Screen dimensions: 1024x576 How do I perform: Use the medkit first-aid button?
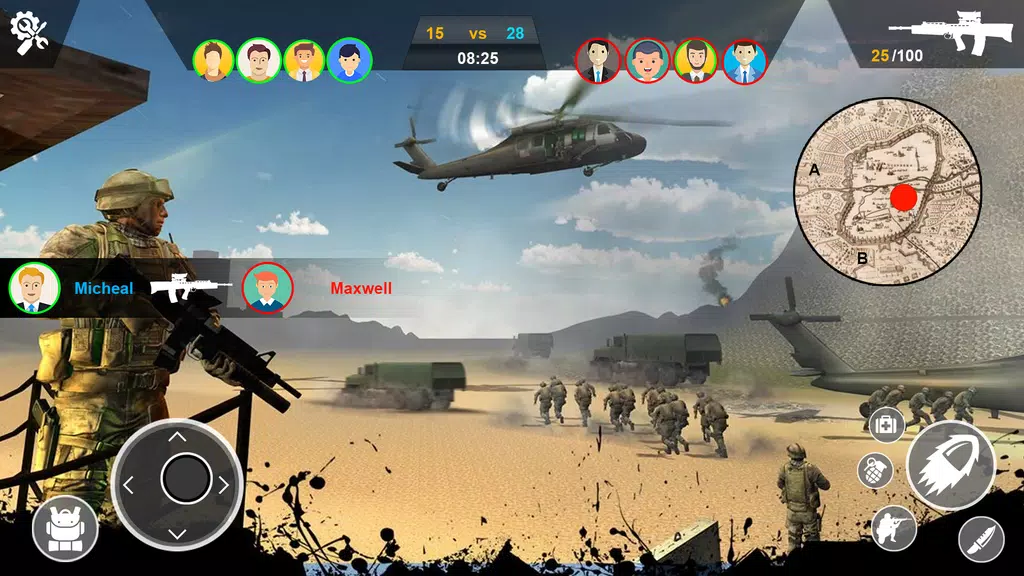pos(886,425)
